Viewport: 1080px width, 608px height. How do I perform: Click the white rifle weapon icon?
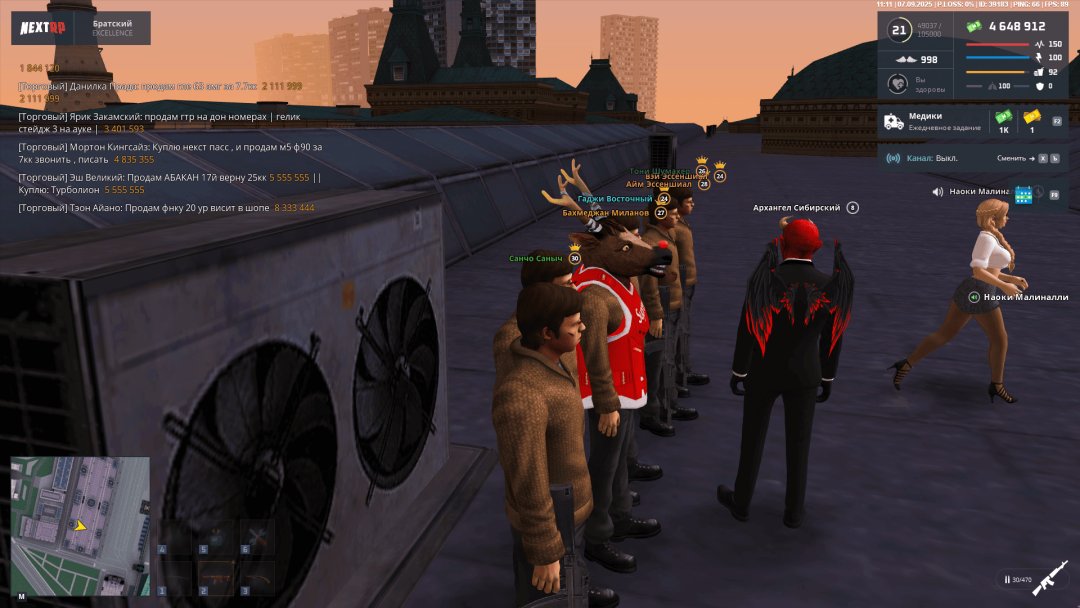click(x=1050, y=579)
